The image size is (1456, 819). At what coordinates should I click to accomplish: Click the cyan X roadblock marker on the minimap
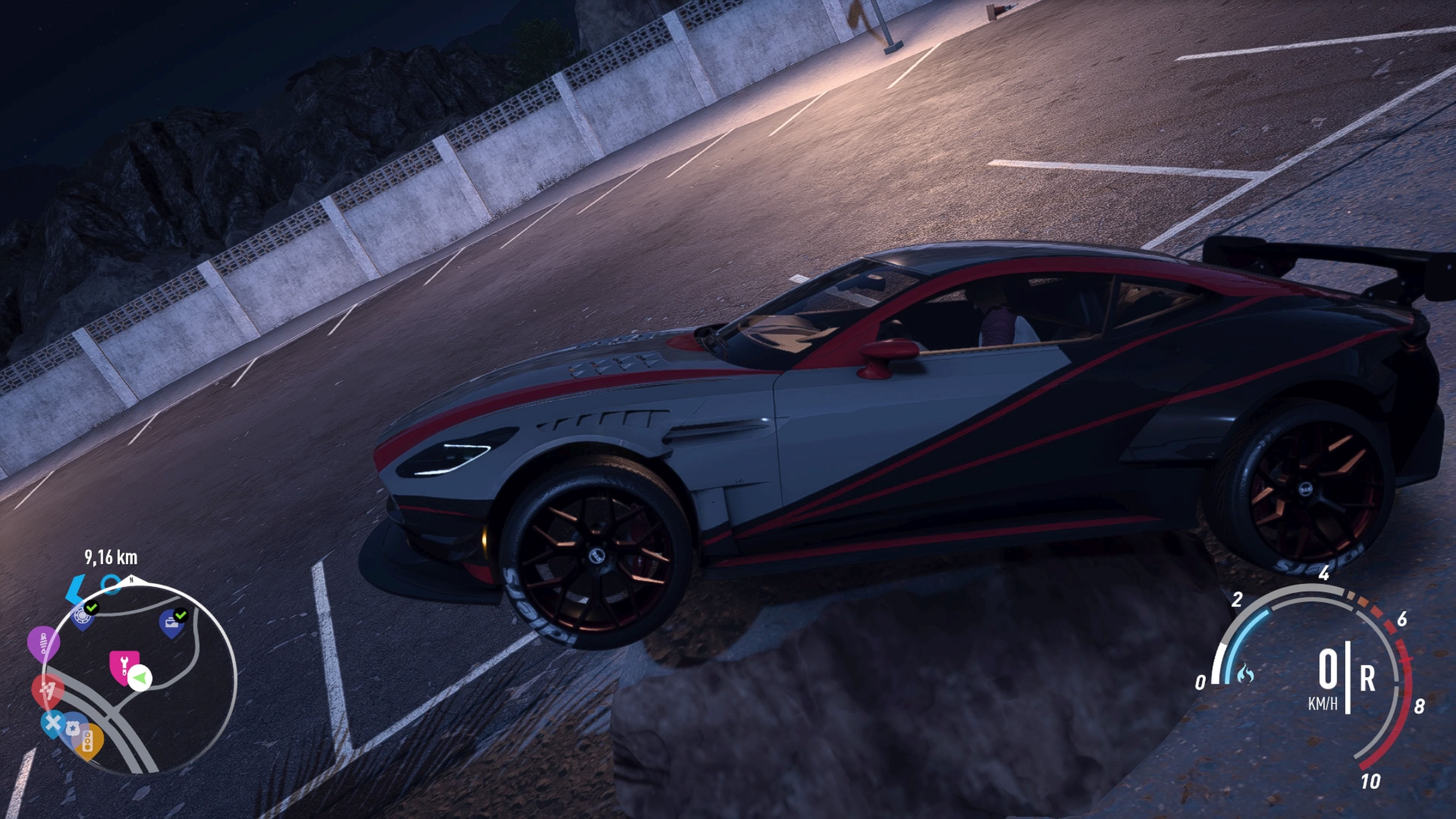53,723
